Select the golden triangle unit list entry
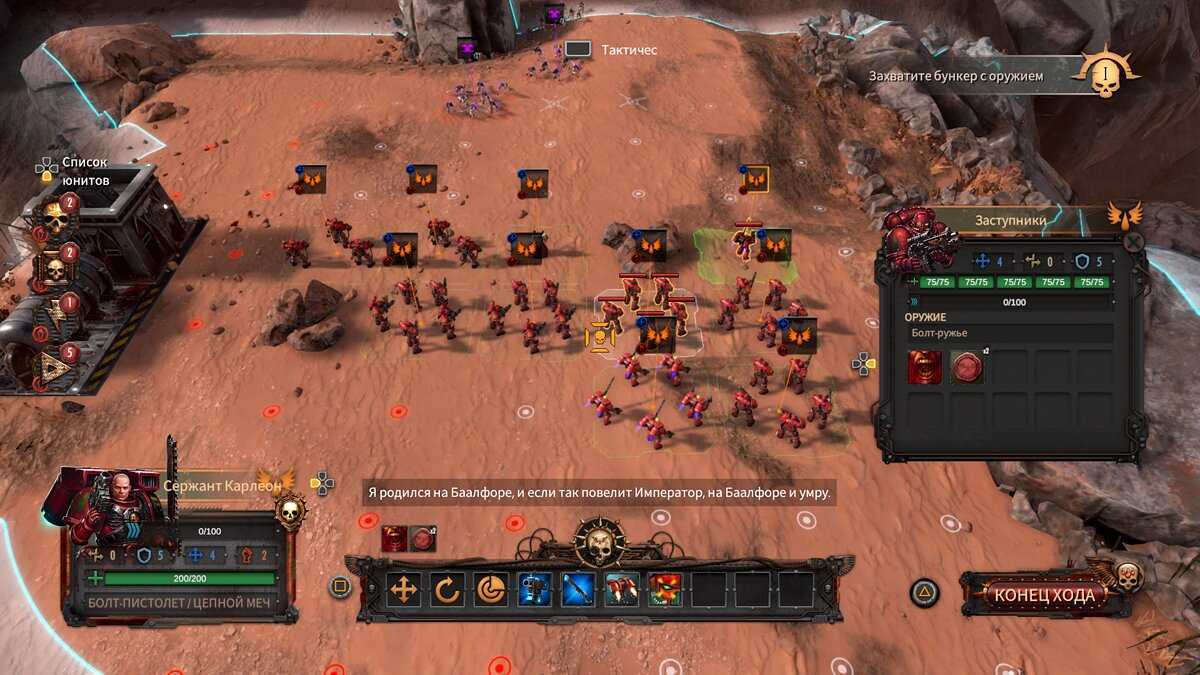Image resolution: width=1200 pixels, height=675 pixels. (x=54, y=368)
